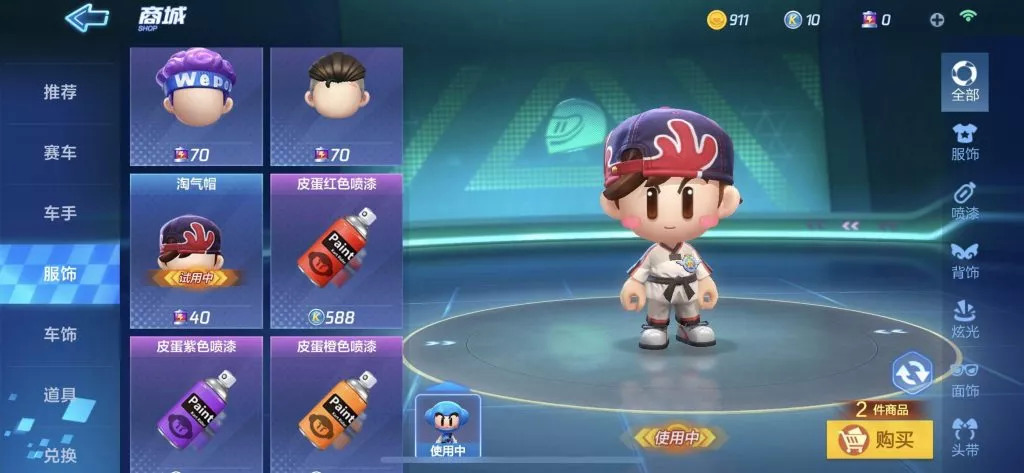Screen dimensions: 1024x473
Task: Switch to the 赛车 category
Action: click(60, 153)
